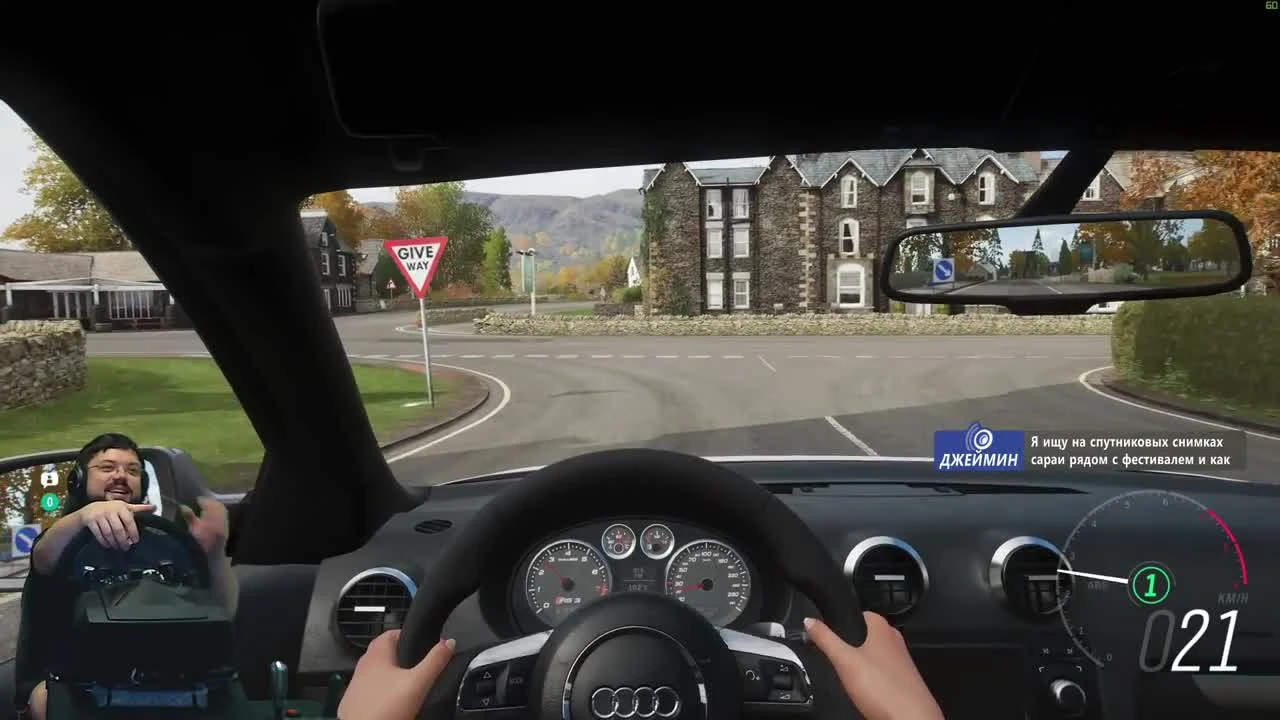Click the green skill points counter badge

click(50, 501)
